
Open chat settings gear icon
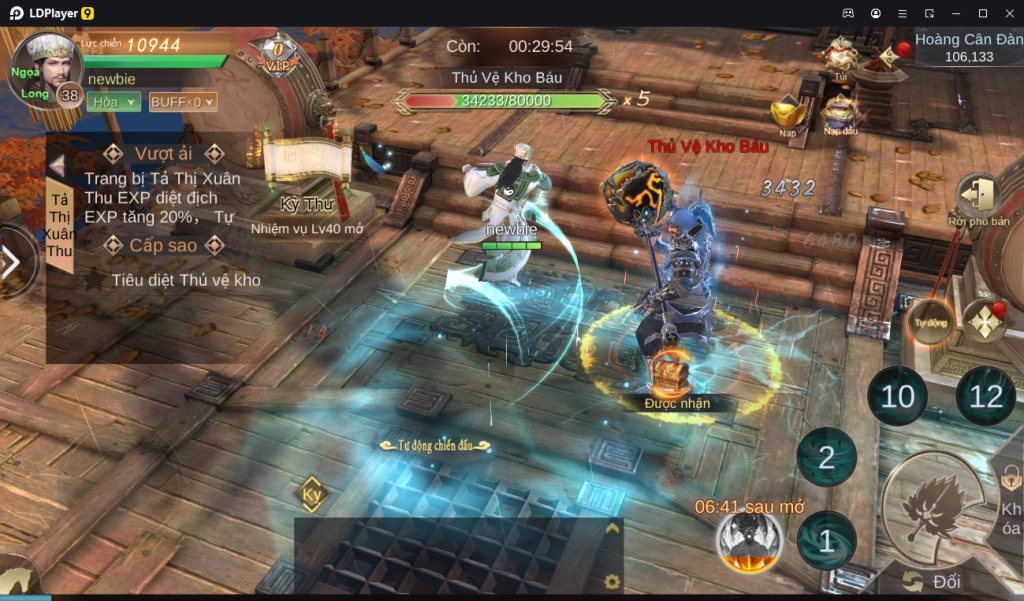(612, 581)
